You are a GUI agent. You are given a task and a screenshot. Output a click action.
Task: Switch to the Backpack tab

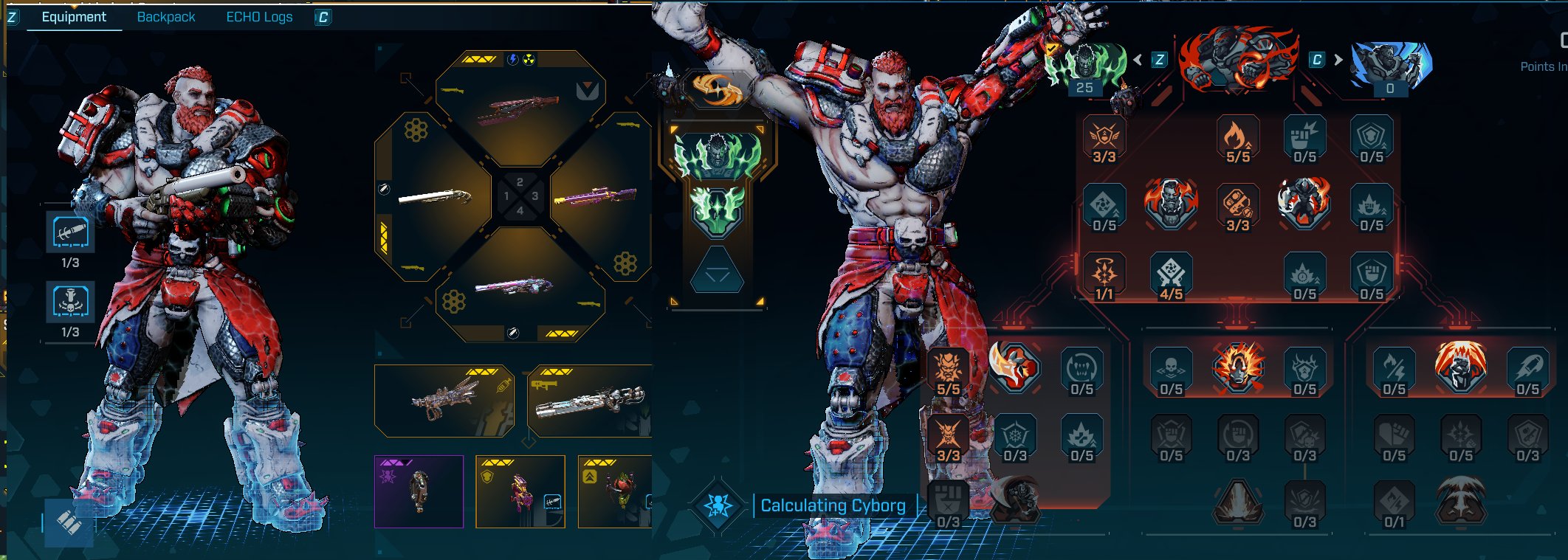166,17
